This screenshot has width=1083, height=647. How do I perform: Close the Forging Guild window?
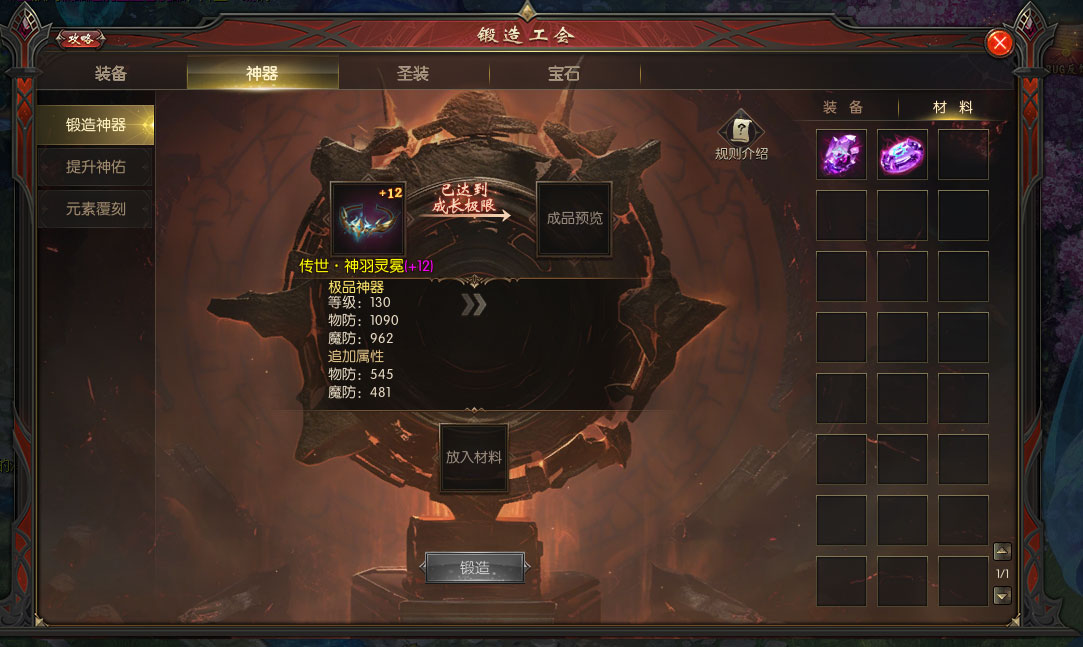coord(999,43)
